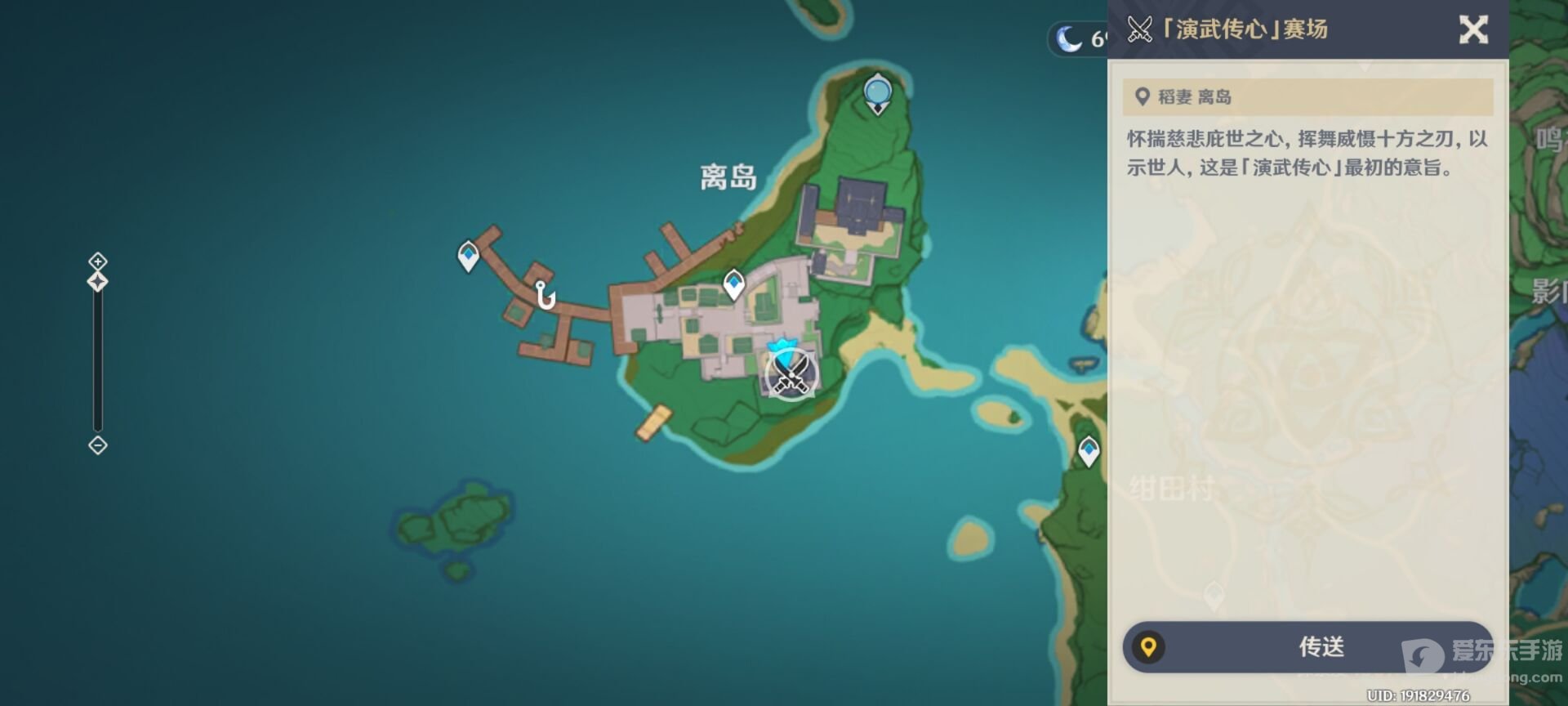Viewport: 1568px width, 706px height.
Task: Click the map zoom slider handle
Action: (97, 281)
